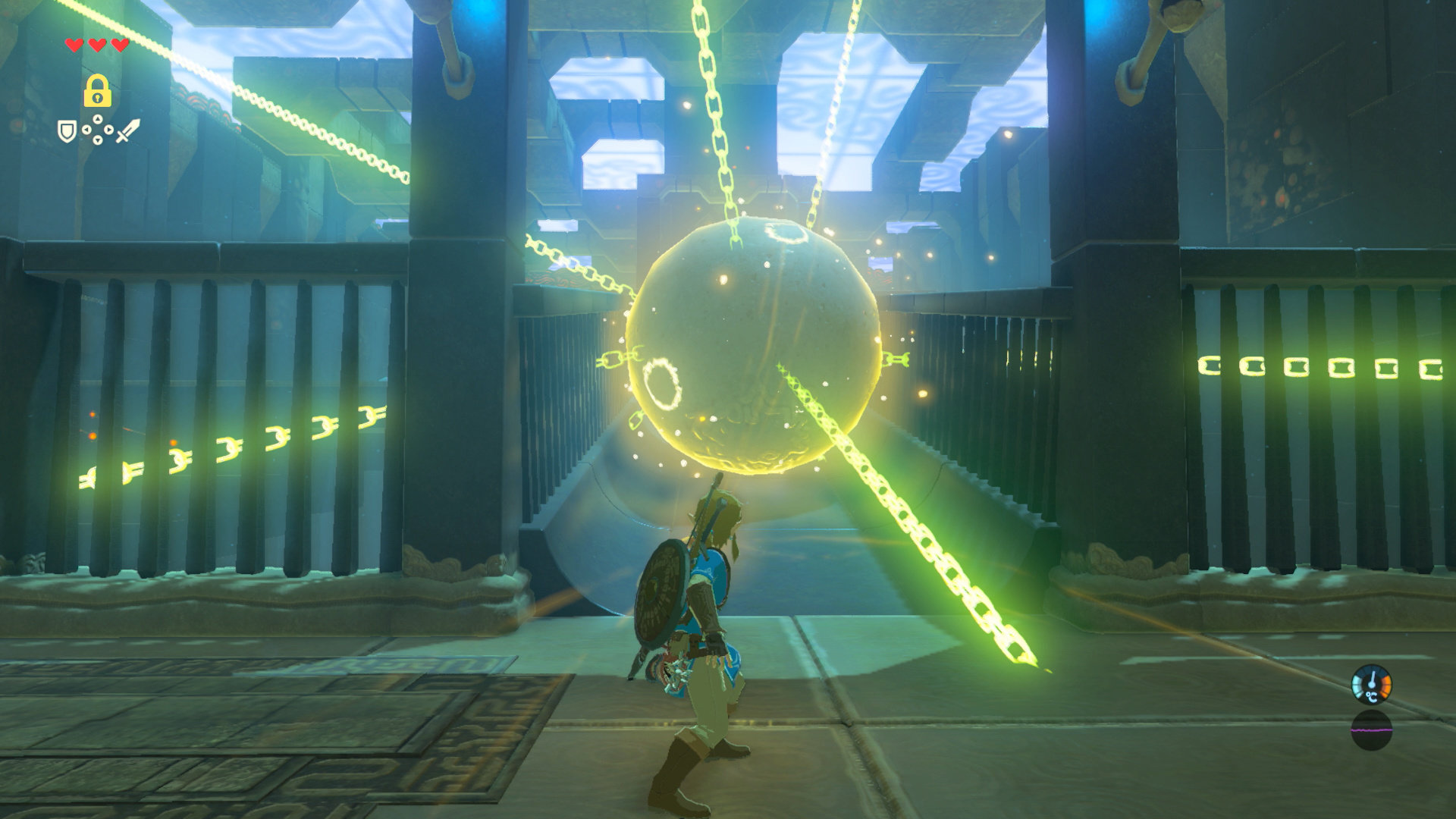Click the first heart in the health meter
1456x819 pixels.
click(x=73, y=45)
